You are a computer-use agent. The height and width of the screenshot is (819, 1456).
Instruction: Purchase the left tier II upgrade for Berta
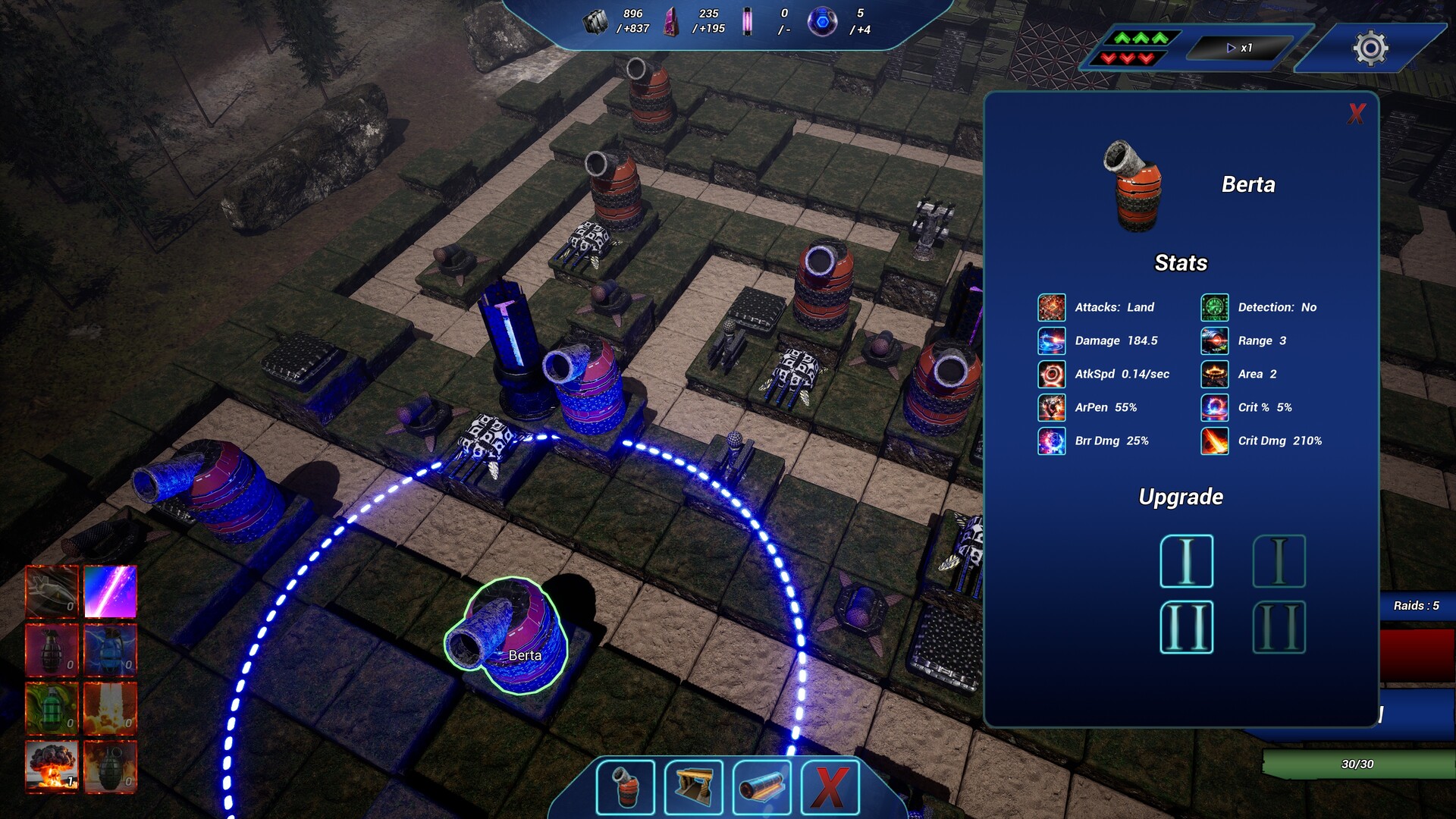pyautogui.click(x=1187, y=627)
